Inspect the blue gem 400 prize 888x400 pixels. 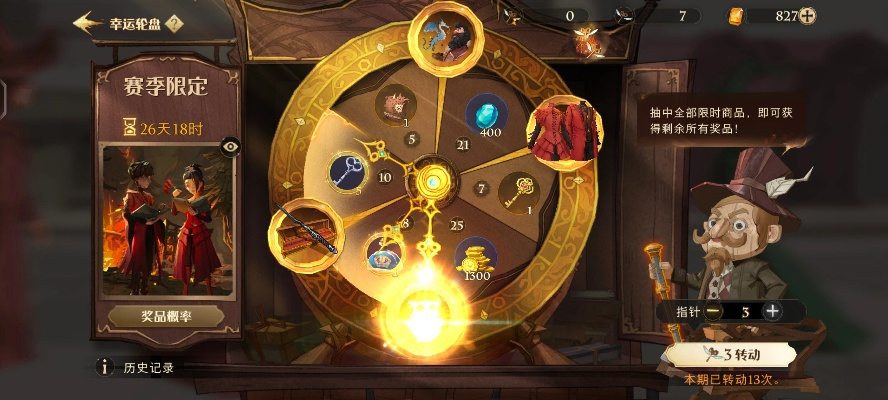487,114
